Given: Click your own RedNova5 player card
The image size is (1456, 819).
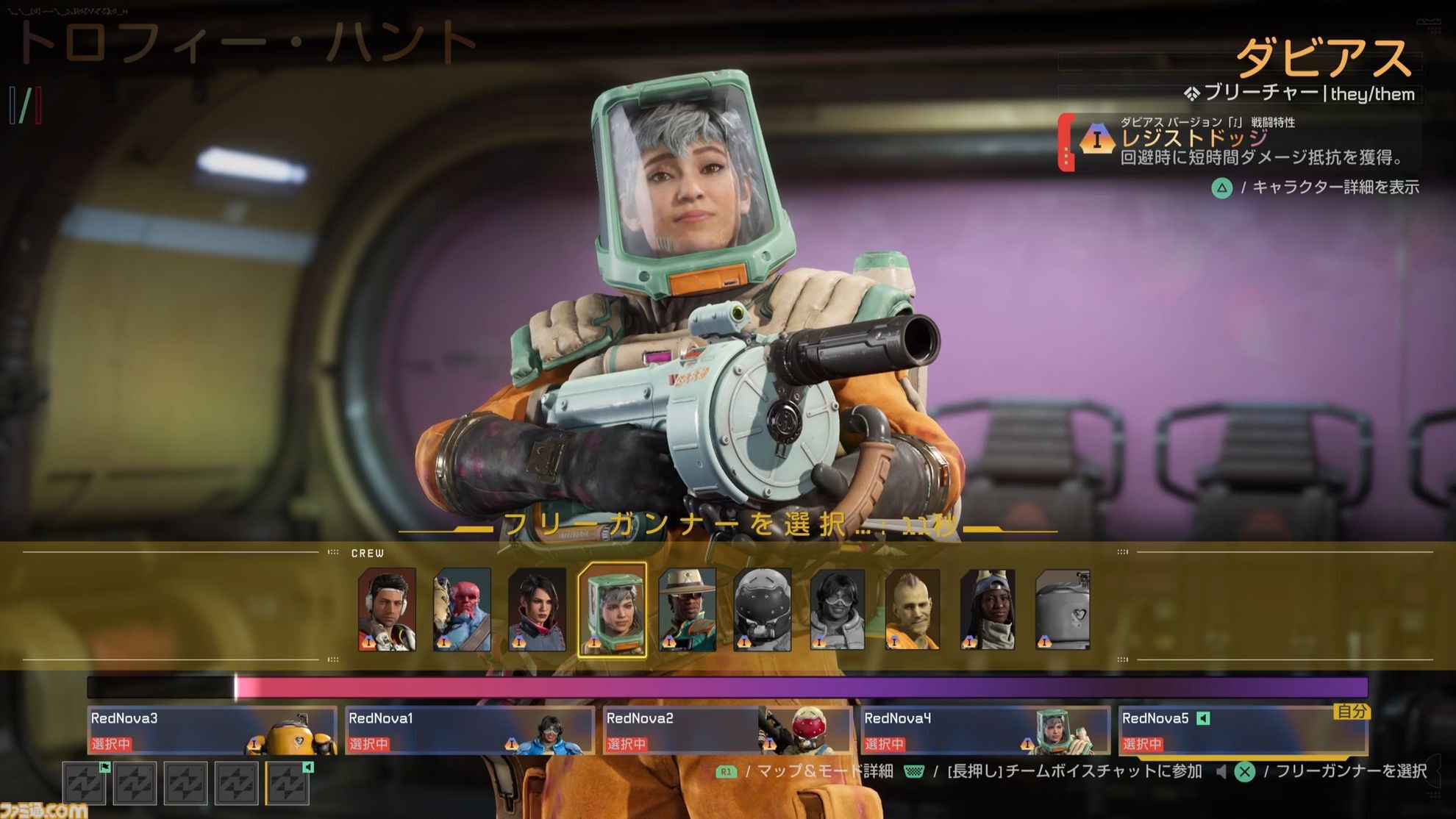Looking at the screenshot, I should (1242, 730).
